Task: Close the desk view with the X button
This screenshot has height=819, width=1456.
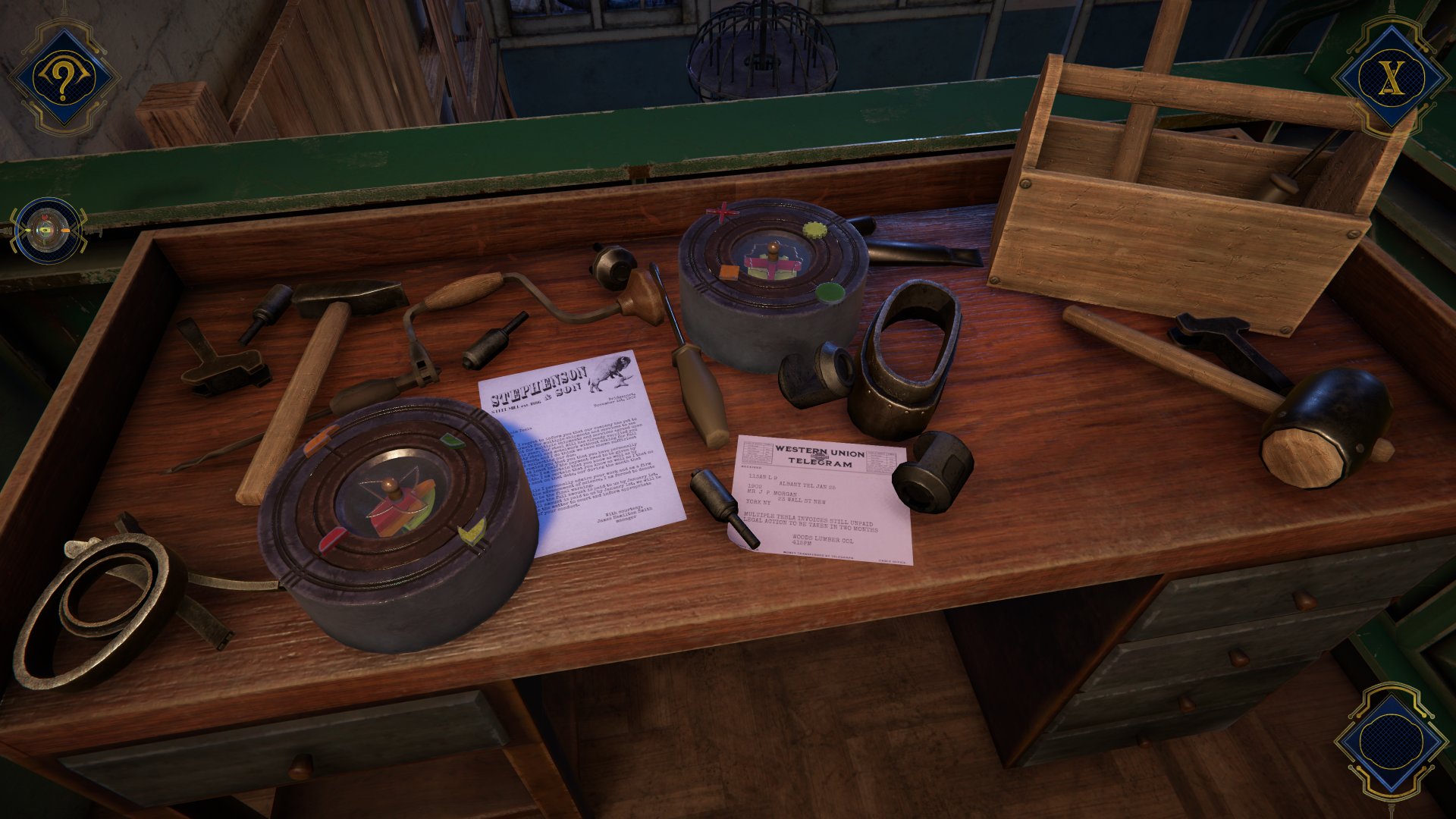Action: pyautogui.click(x=1390, y=76)
